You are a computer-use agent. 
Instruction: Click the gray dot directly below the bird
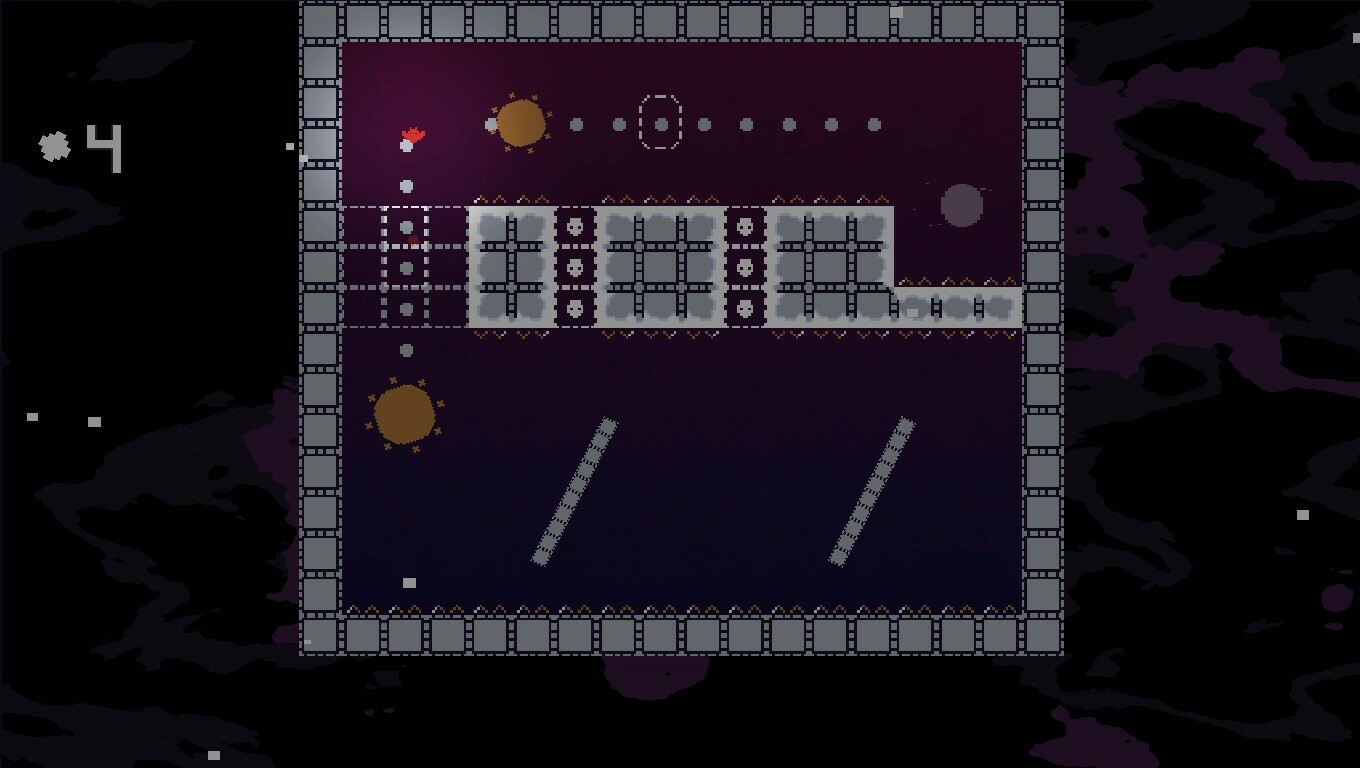click(406, 185)
